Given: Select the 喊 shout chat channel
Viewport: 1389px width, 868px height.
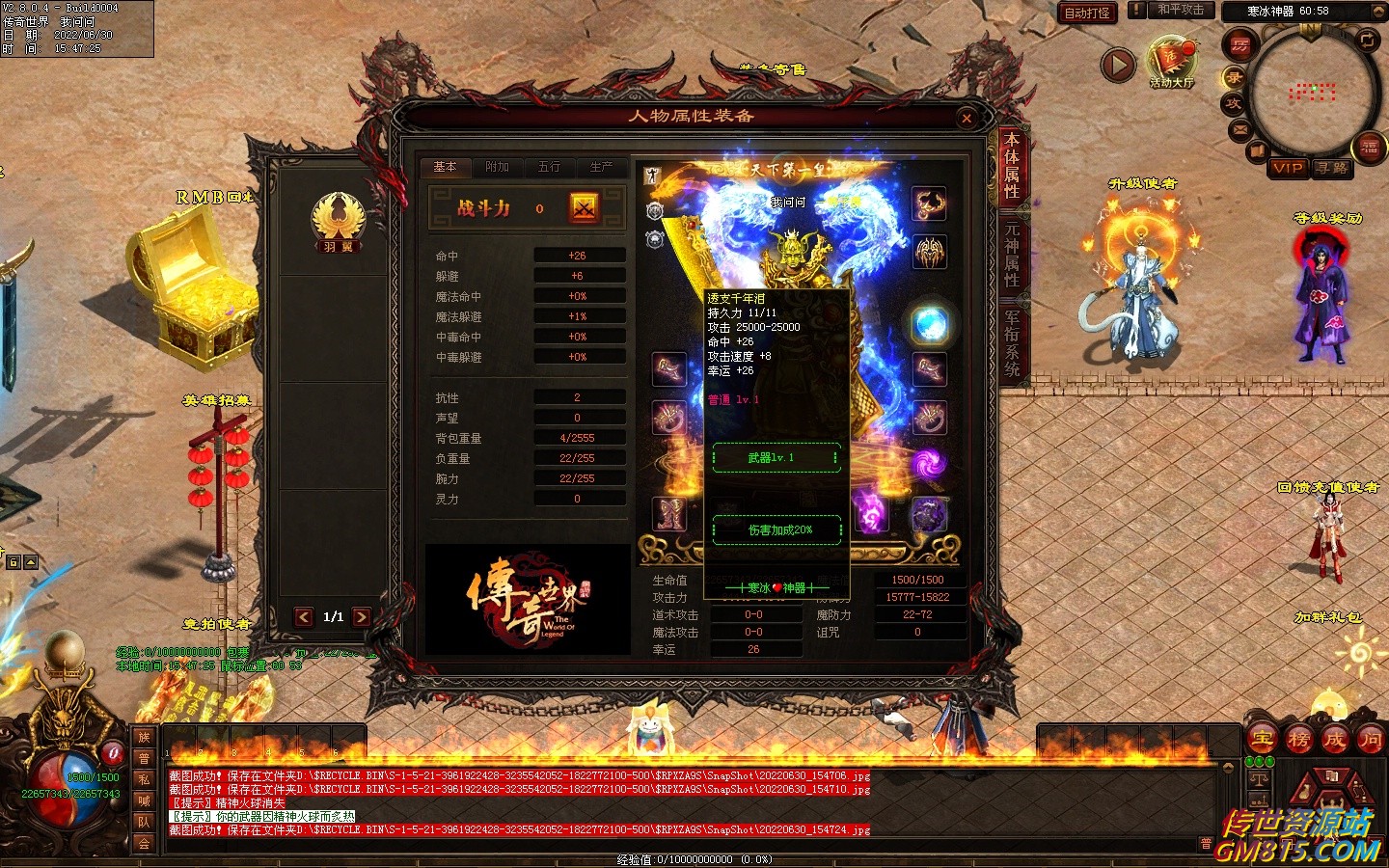Looking at the screenshot, I should pos(144,800).
